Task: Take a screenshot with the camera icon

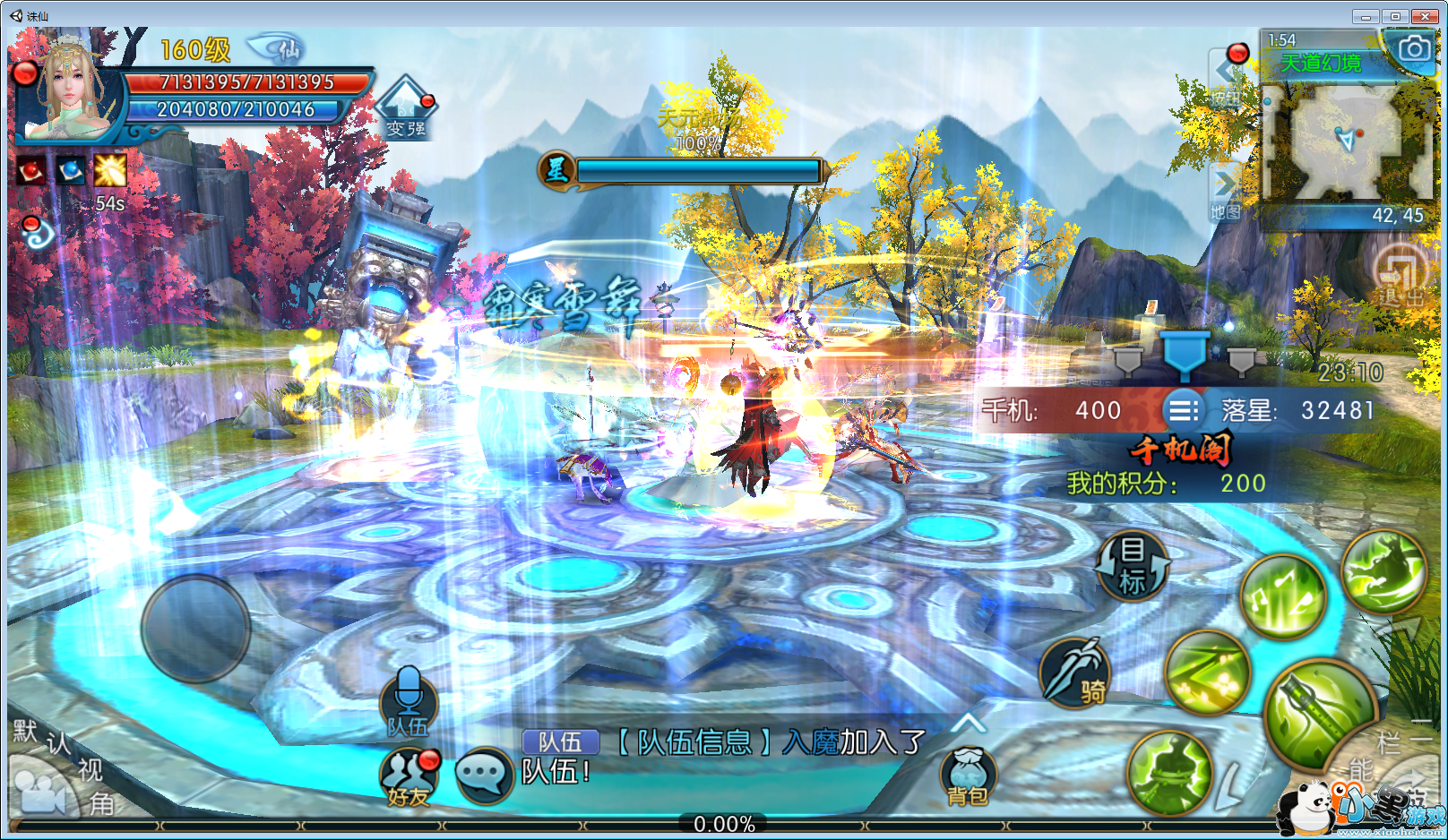Action: (1414, 48)
